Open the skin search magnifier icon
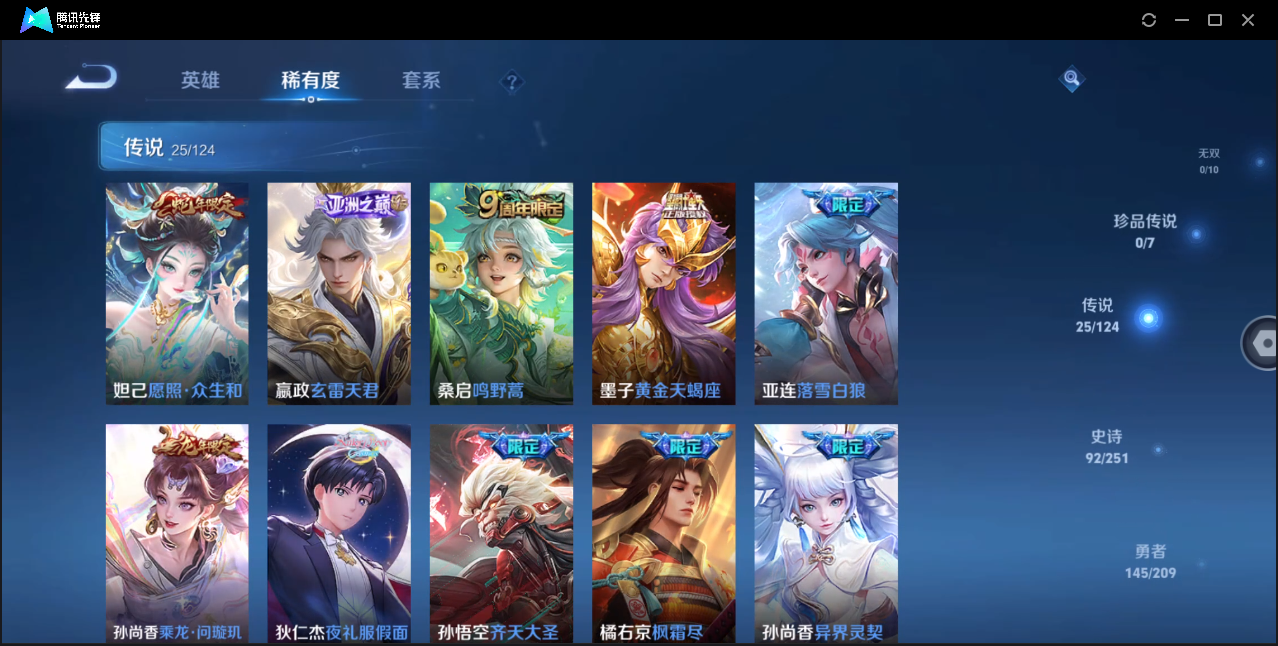This screenshot has width=1278, height=646. (1071, 78)
